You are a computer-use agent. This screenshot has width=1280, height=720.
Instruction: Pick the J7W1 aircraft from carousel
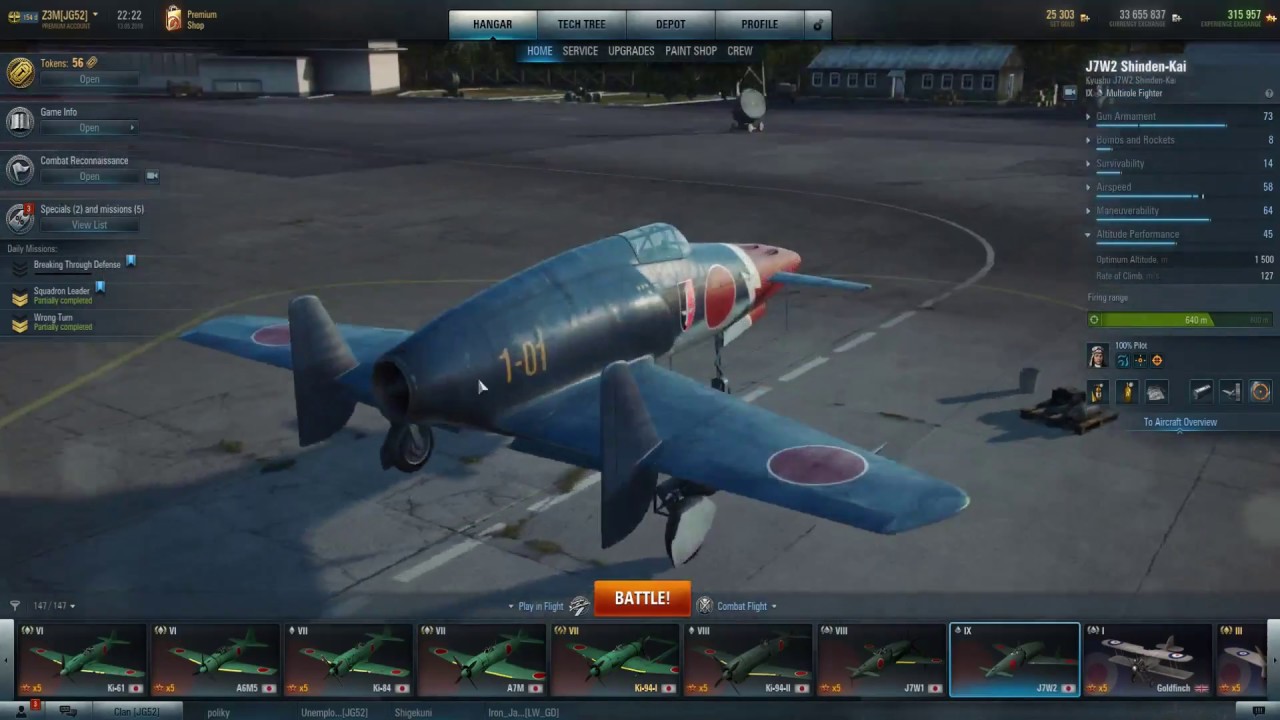(881, 660)
